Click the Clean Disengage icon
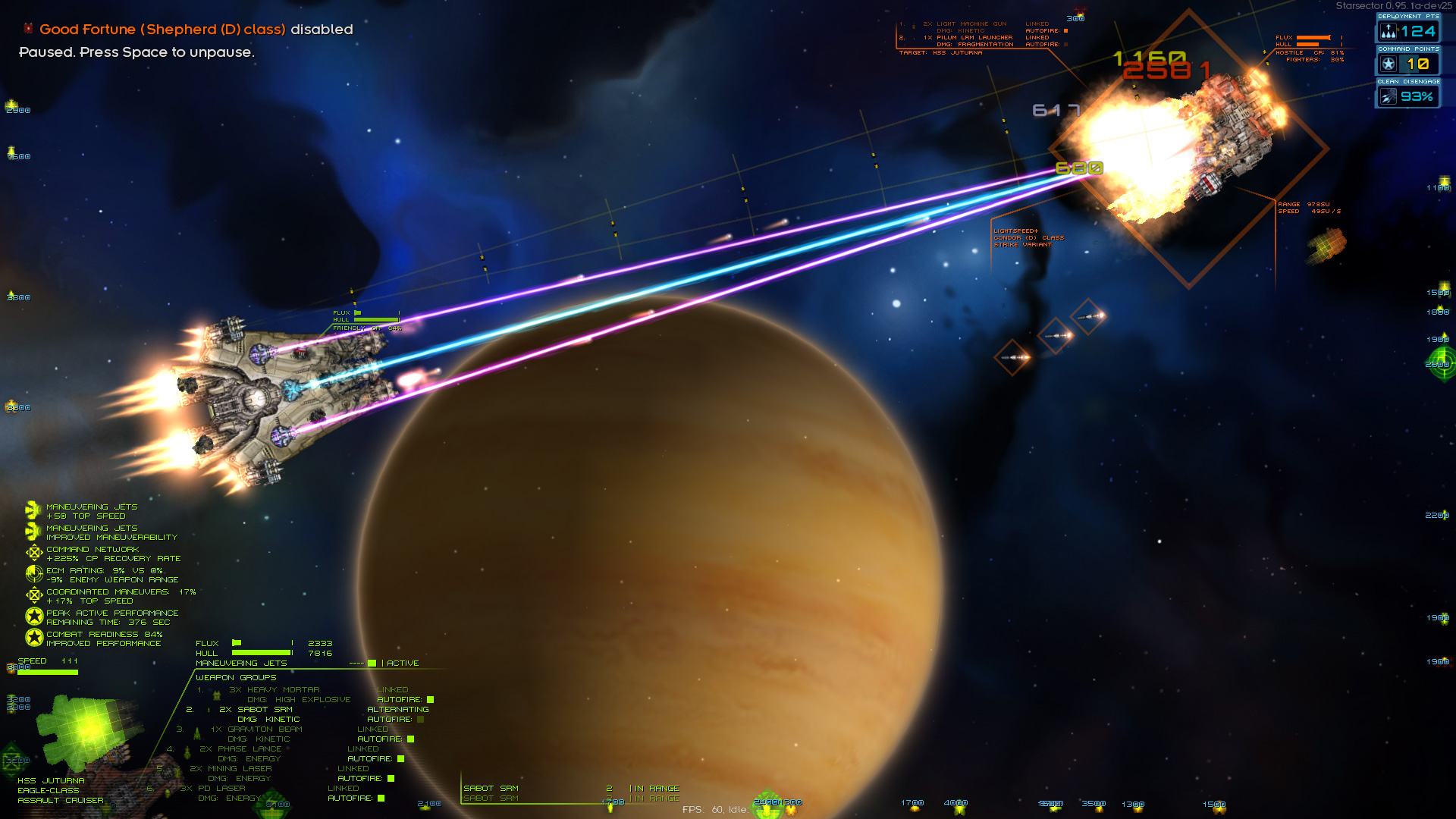 point(1389,96)
